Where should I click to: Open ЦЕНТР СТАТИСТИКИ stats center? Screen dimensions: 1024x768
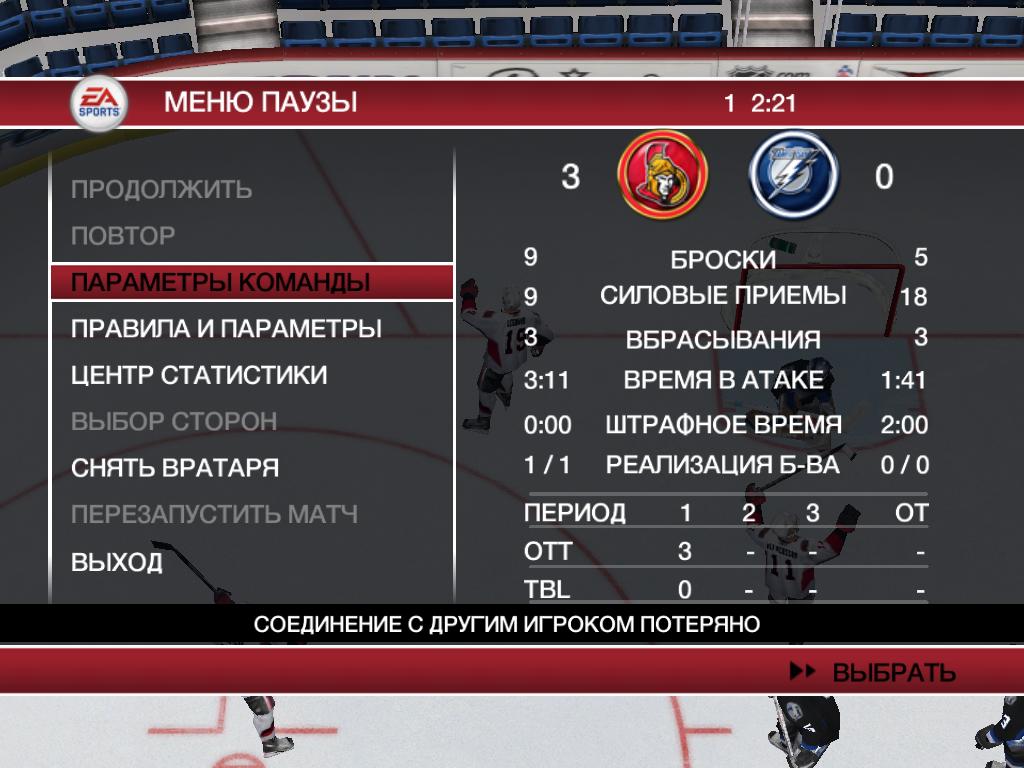(x=199, y=375)
